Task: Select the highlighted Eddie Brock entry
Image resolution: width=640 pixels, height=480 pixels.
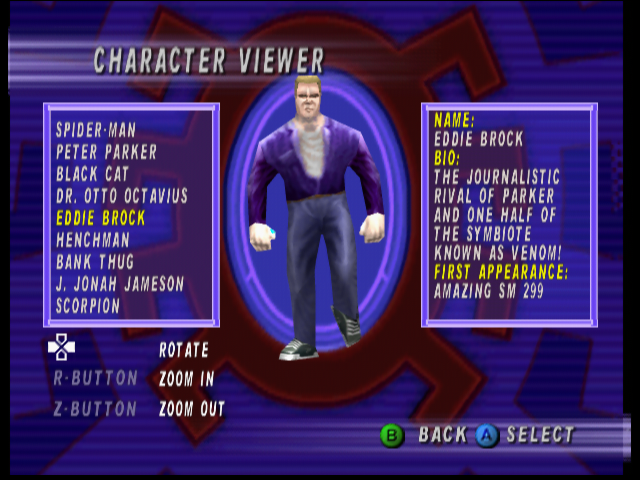Action: pos(101,218)
